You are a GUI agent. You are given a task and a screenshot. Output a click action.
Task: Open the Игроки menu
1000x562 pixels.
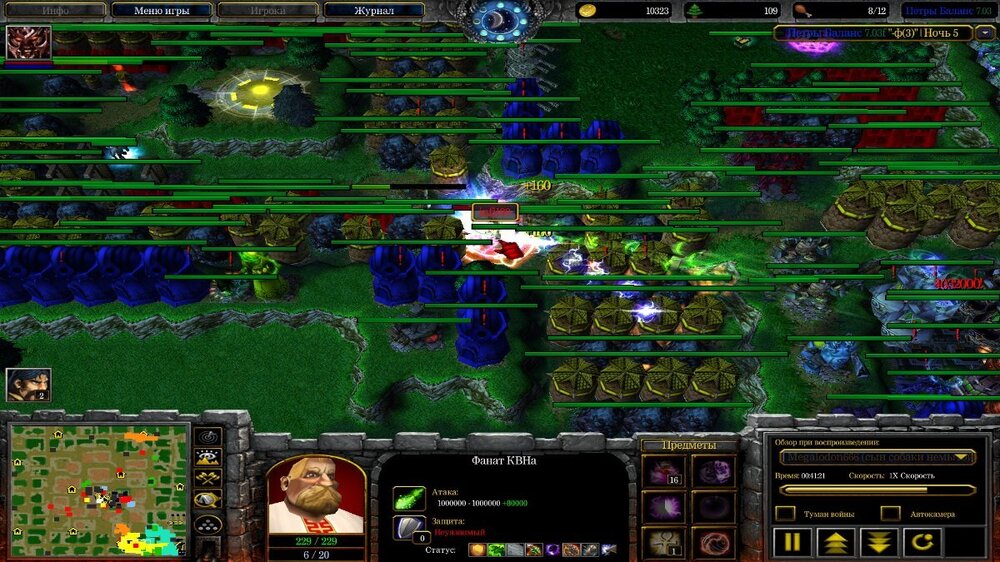click(x=267, y=11)
